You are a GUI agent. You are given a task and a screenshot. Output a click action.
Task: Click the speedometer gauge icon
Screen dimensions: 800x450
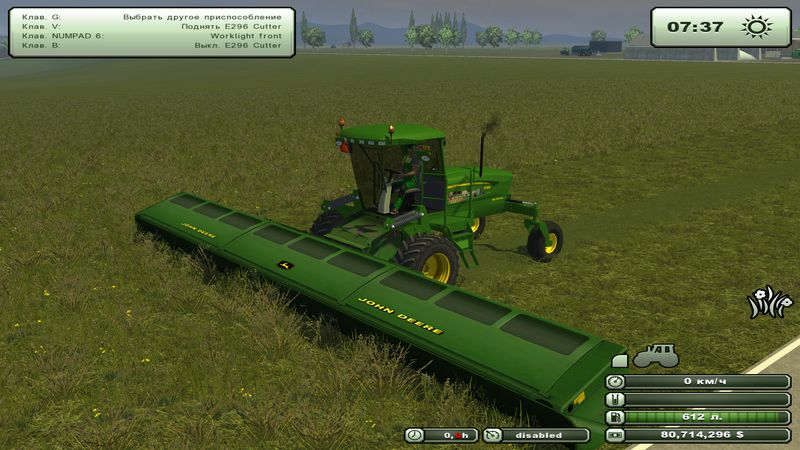616,381
